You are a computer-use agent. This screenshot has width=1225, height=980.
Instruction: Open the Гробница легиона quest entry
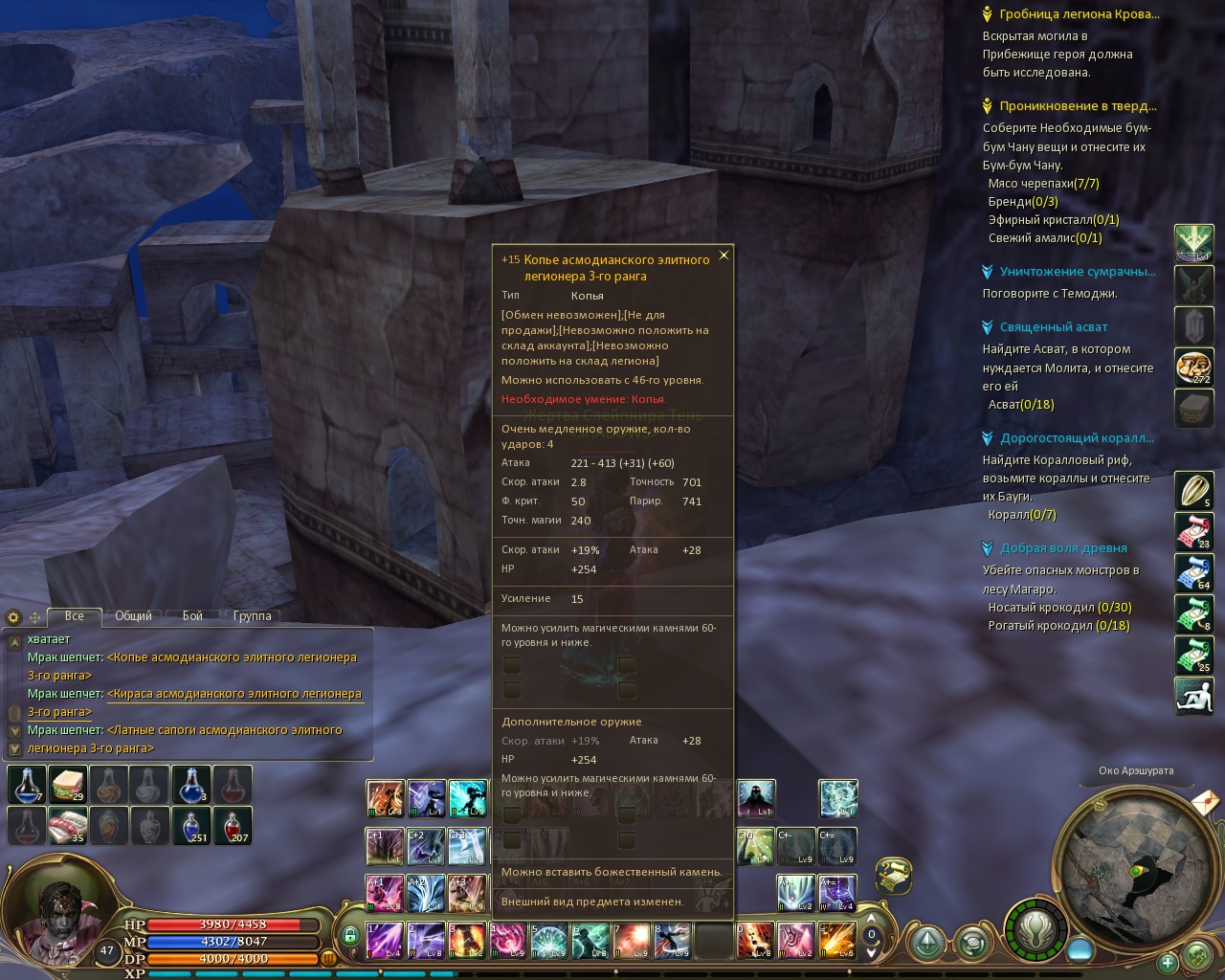click(1079, 14)
